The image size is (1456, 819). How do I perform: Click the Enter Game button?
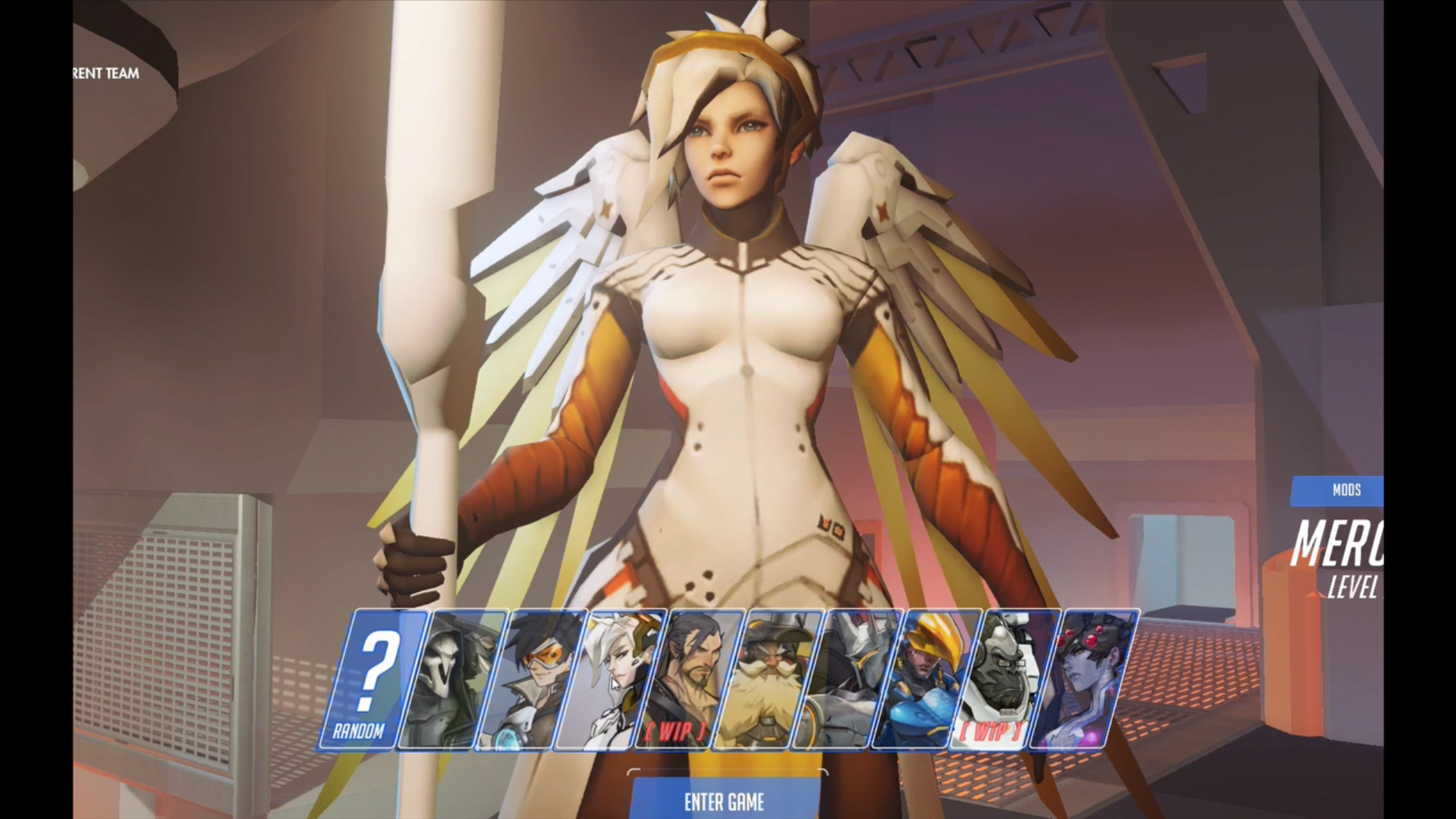coord(725,801)
